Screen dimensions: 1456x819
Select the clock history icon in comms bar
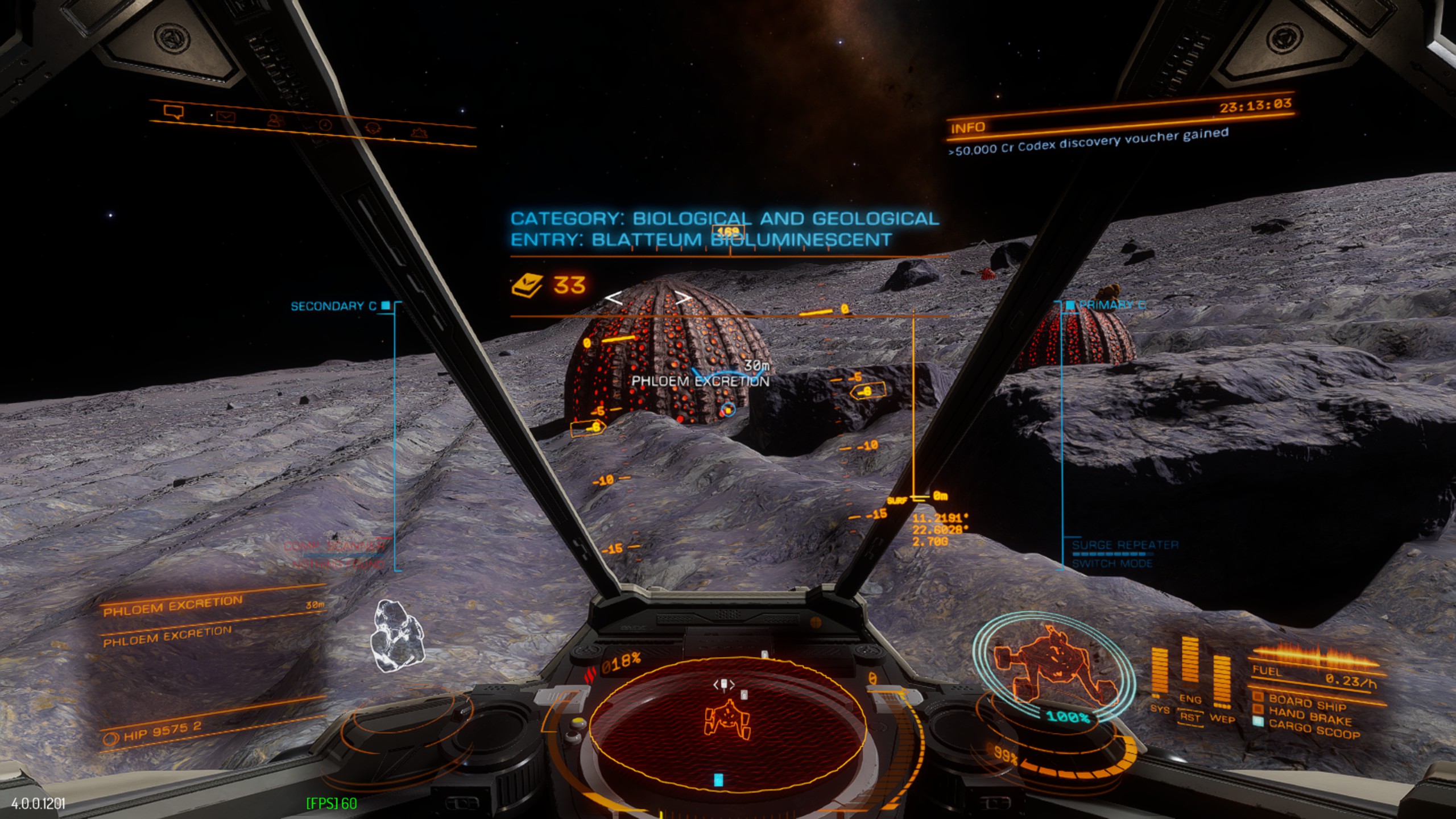pos(325,125)
